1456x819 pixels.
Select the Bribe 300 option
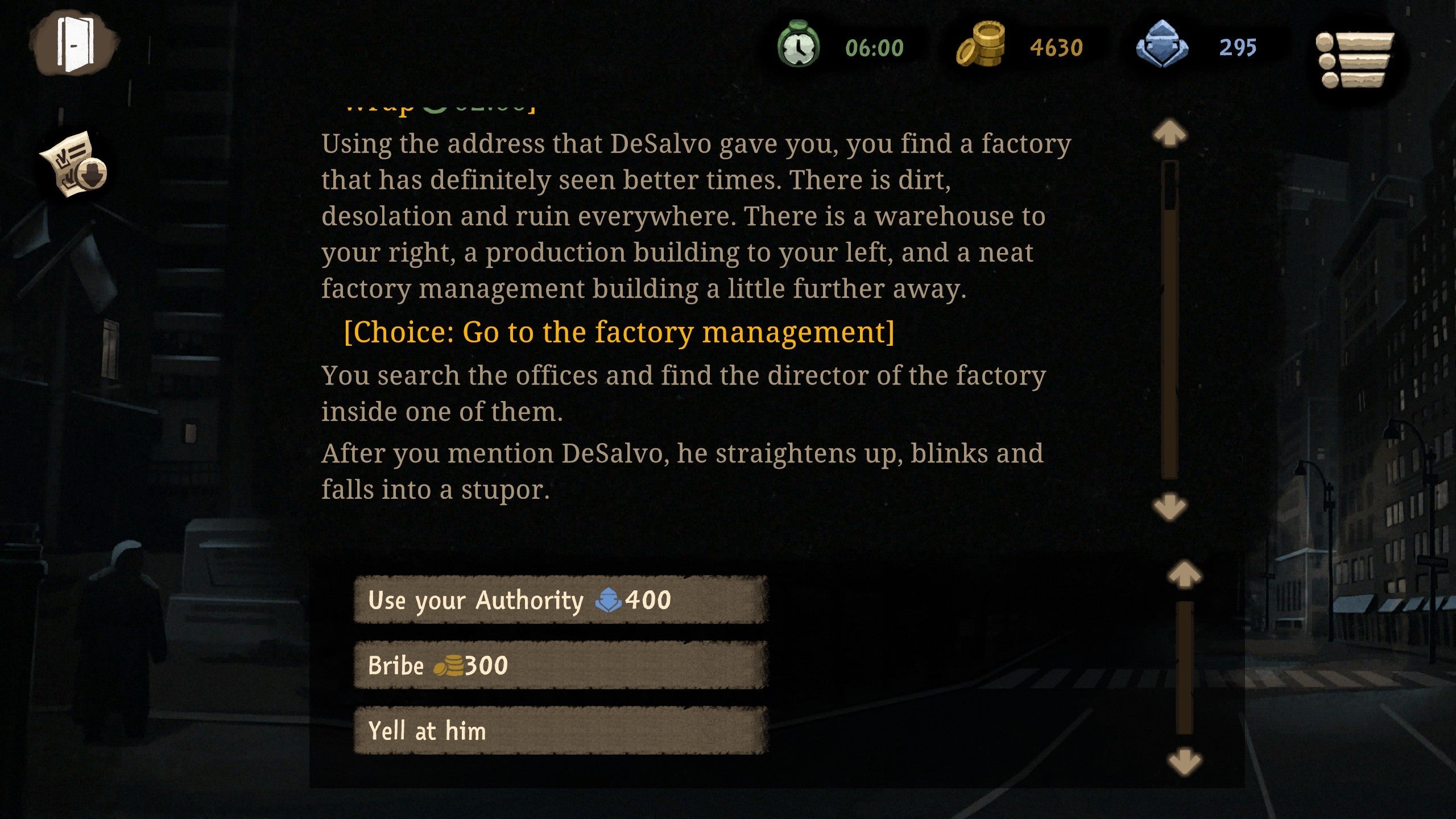coord(560,665)
